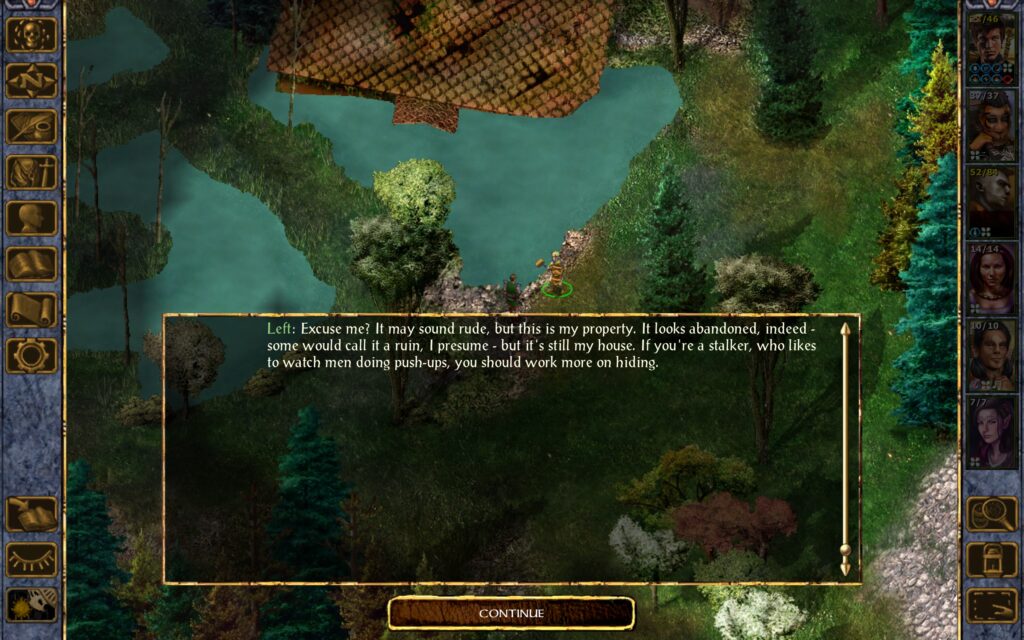Click the select-all party rectangle icon
This screenshot has height=640, width=1024.
[991, 604]
